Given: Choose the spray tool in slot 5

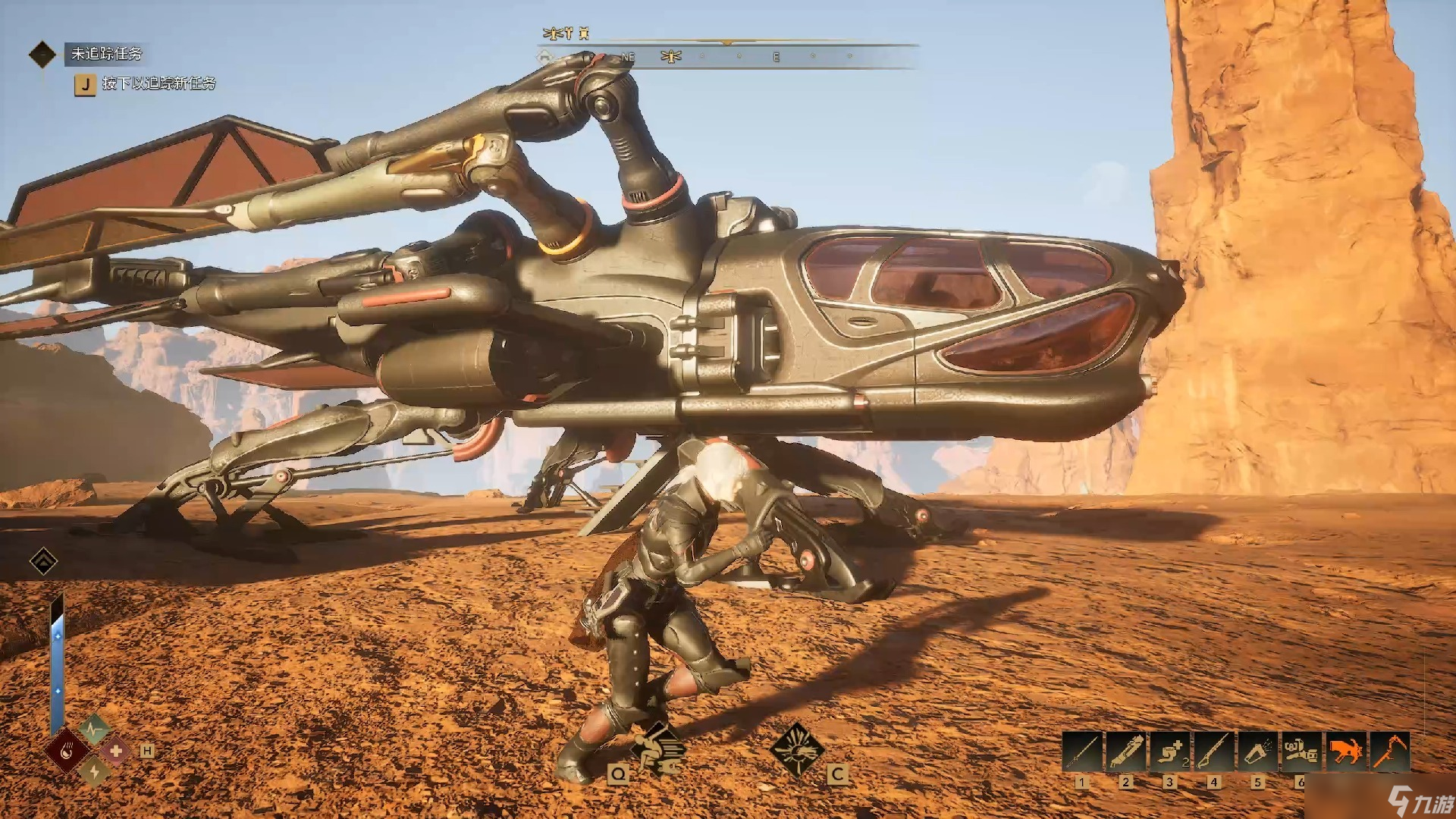Looking at the screenshot, I should point(1258,752).
